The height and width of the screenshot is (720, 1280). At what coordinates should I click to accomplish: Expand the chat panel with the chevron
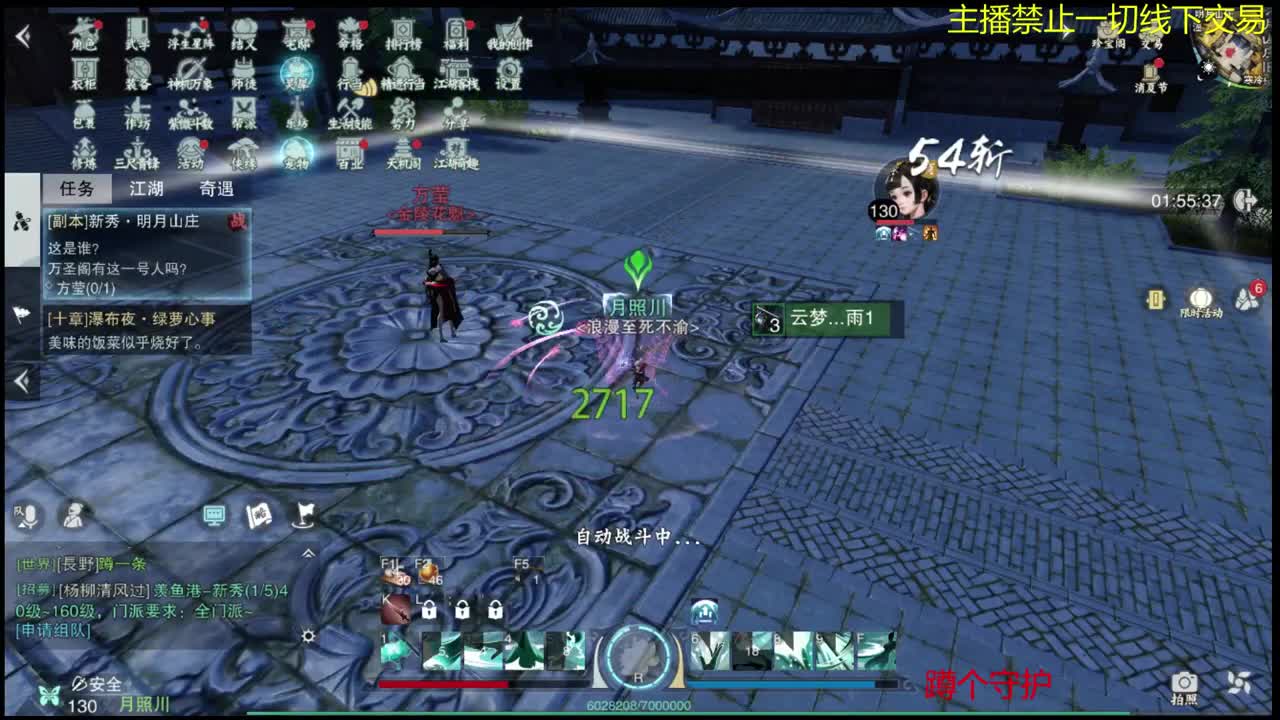[x=309, y=553]
